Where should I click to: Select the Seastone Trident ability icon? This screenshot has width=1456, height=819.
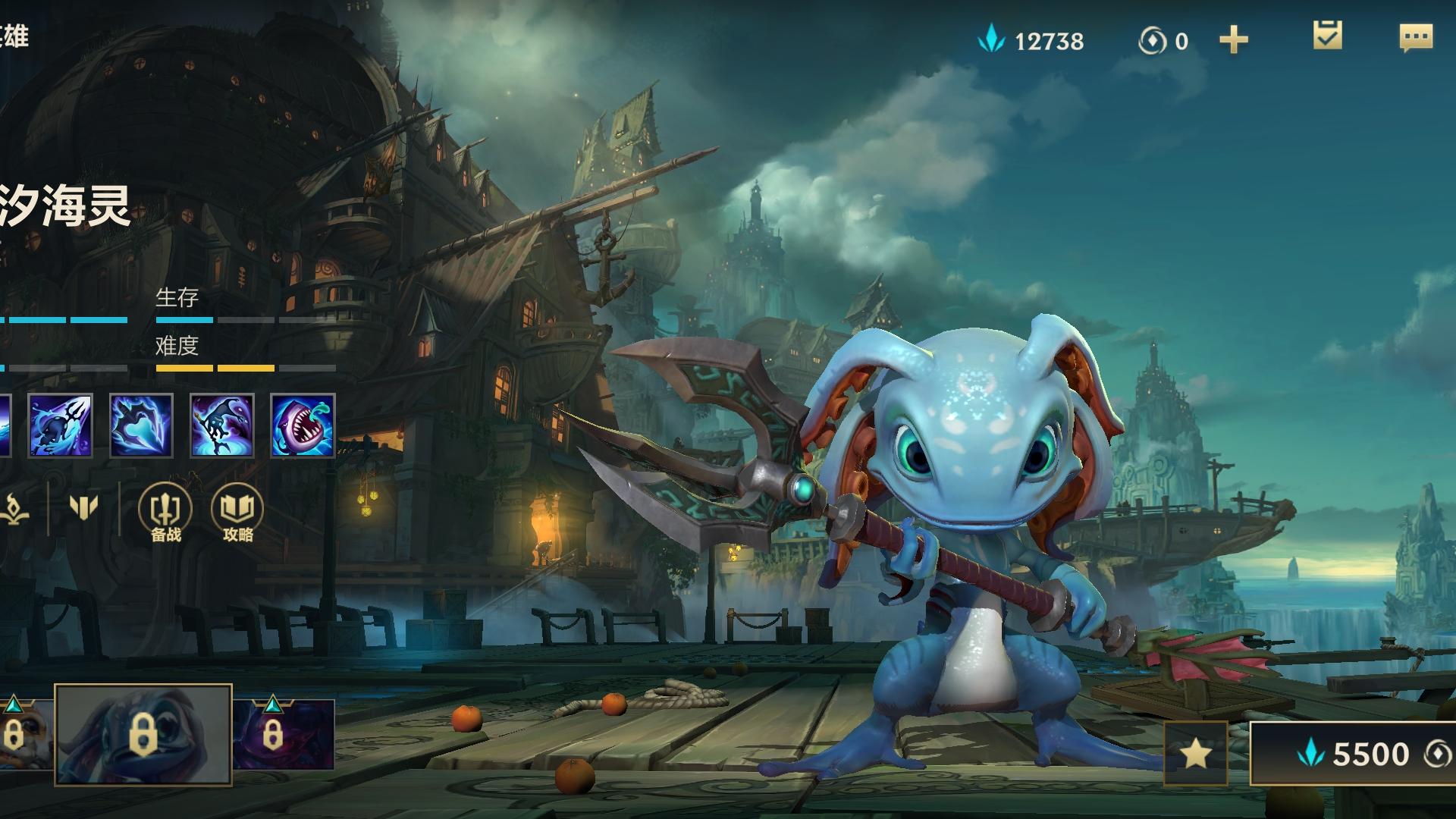(x=141, y=425)
